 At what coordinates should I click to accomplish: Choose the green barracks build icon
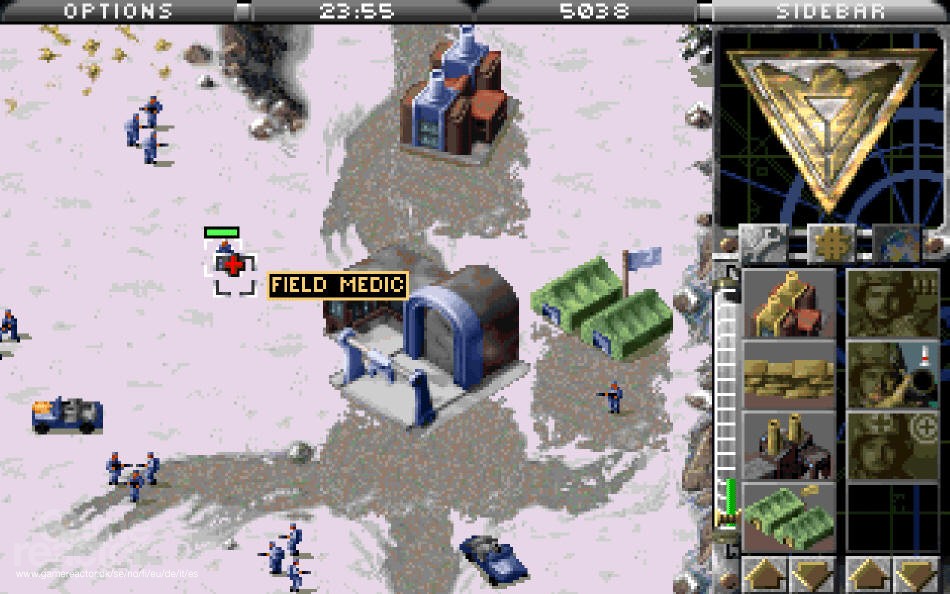click(789, 517)
